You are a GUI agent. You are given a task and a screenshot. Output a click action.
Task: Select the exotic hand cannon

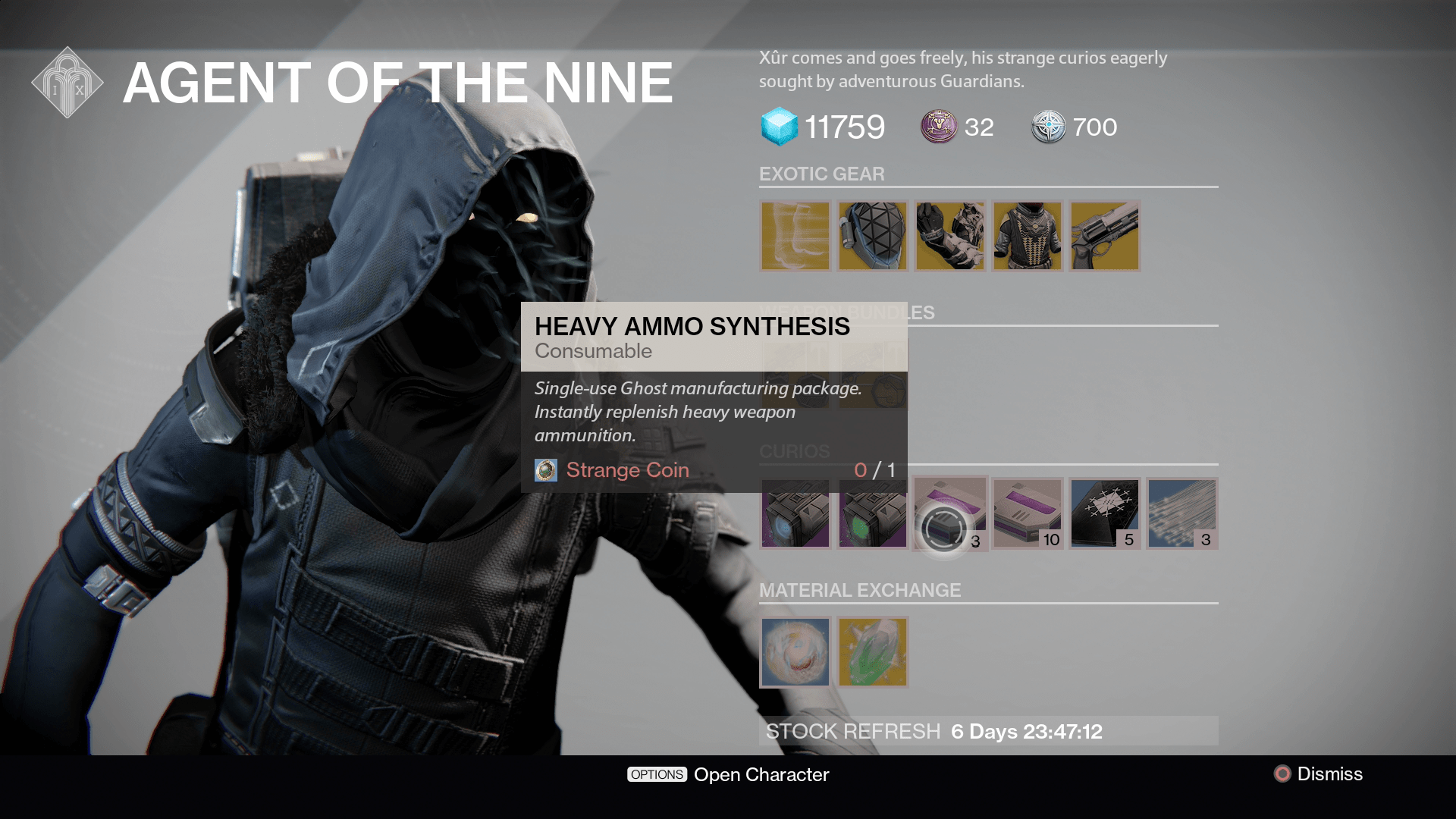[x=1104, y=235]
